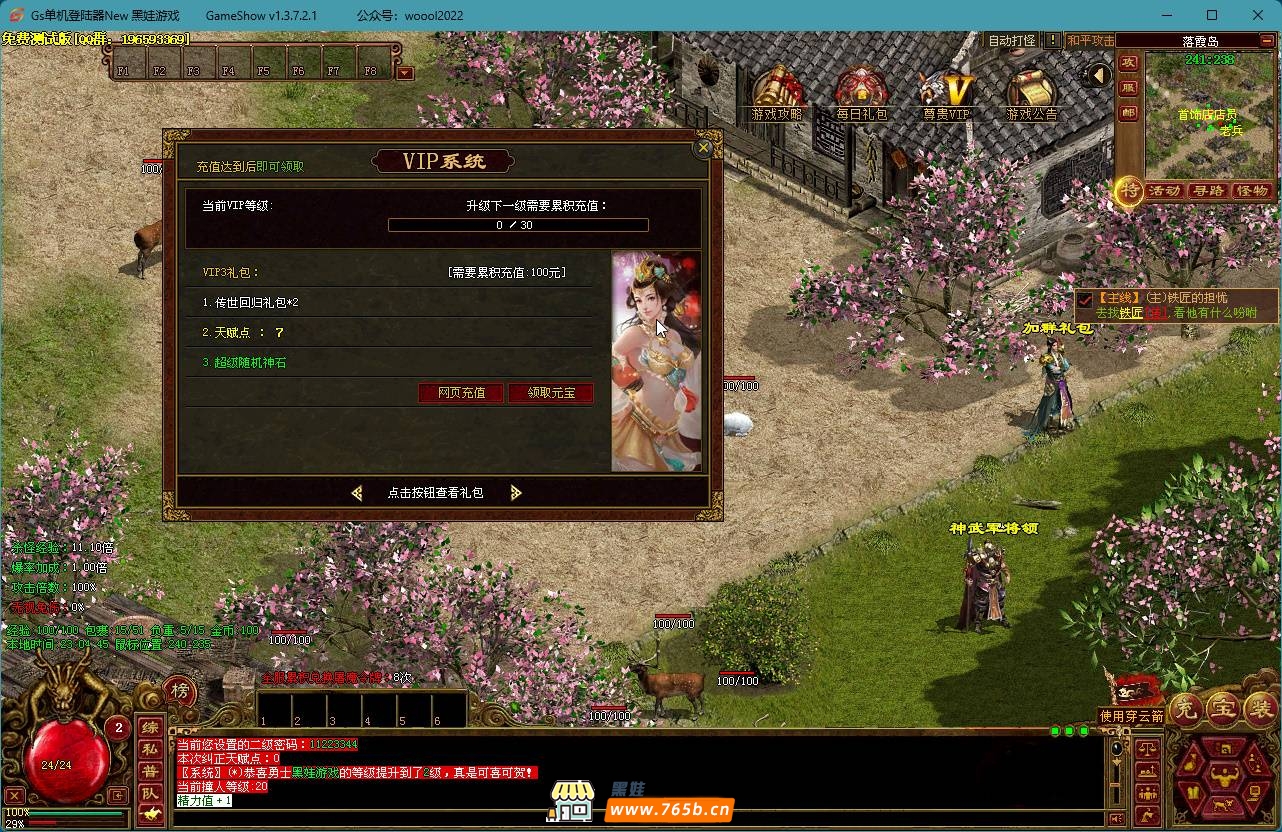This screenshot has height=832, width=1282.
Task: Show the previous VIP gift pack
Action: click(x=357, y=493)
